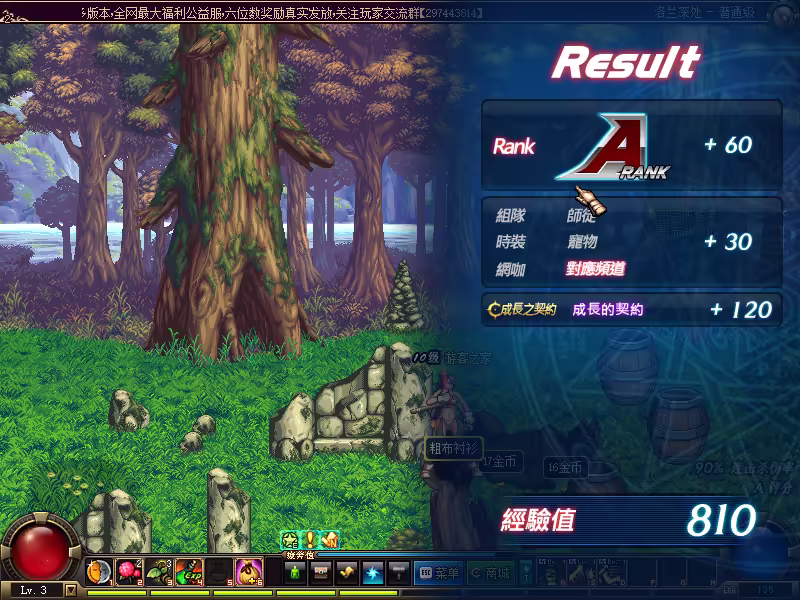The image size is (800, 600).
Task: Open the 商城 shop button
Action: point(490,572)
